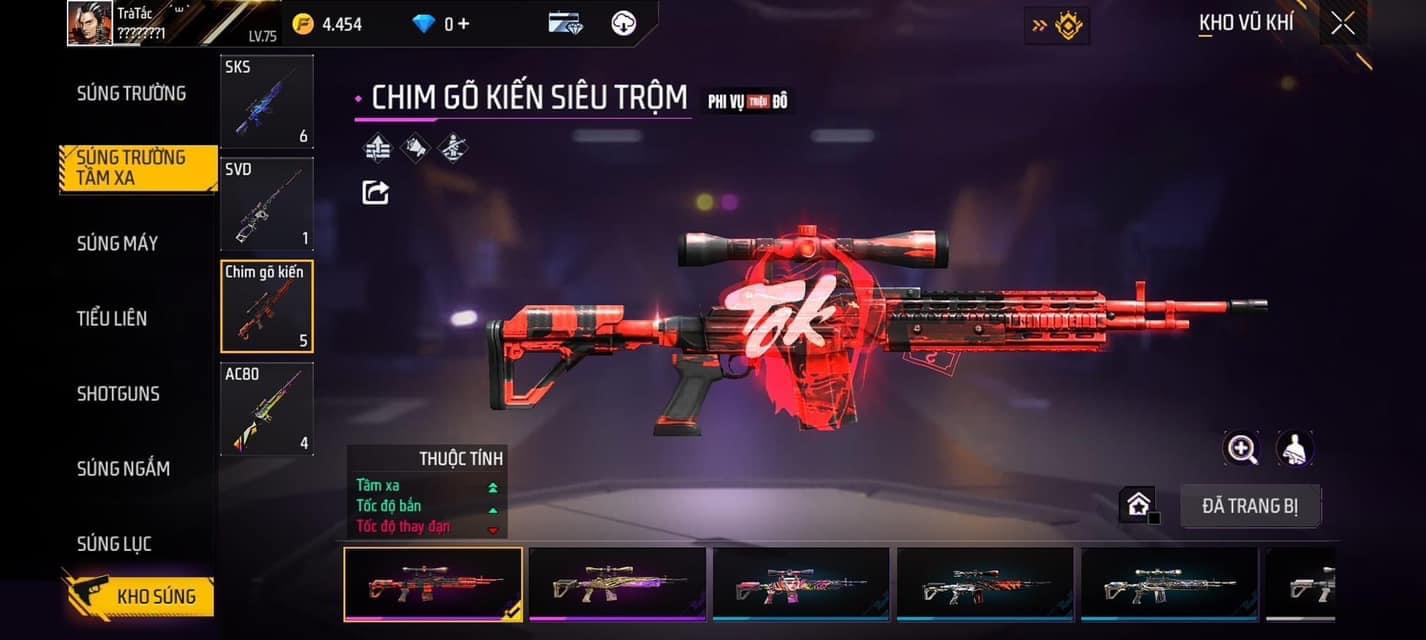Click the Kho Súng button

140,597
